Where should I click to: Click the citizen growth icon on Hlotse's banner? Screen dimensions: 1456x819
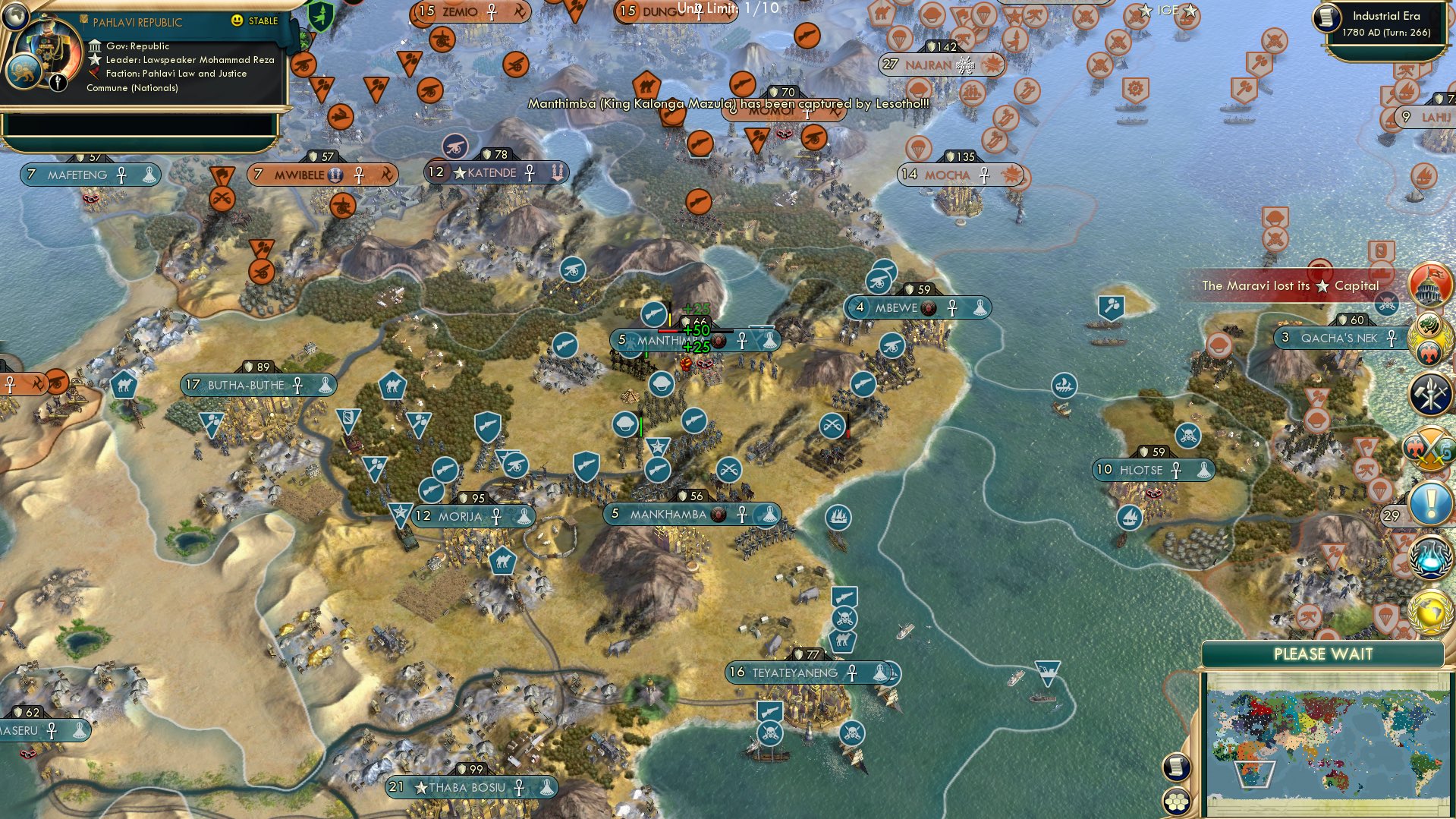pyautogui.click(x=1203, y=470)
